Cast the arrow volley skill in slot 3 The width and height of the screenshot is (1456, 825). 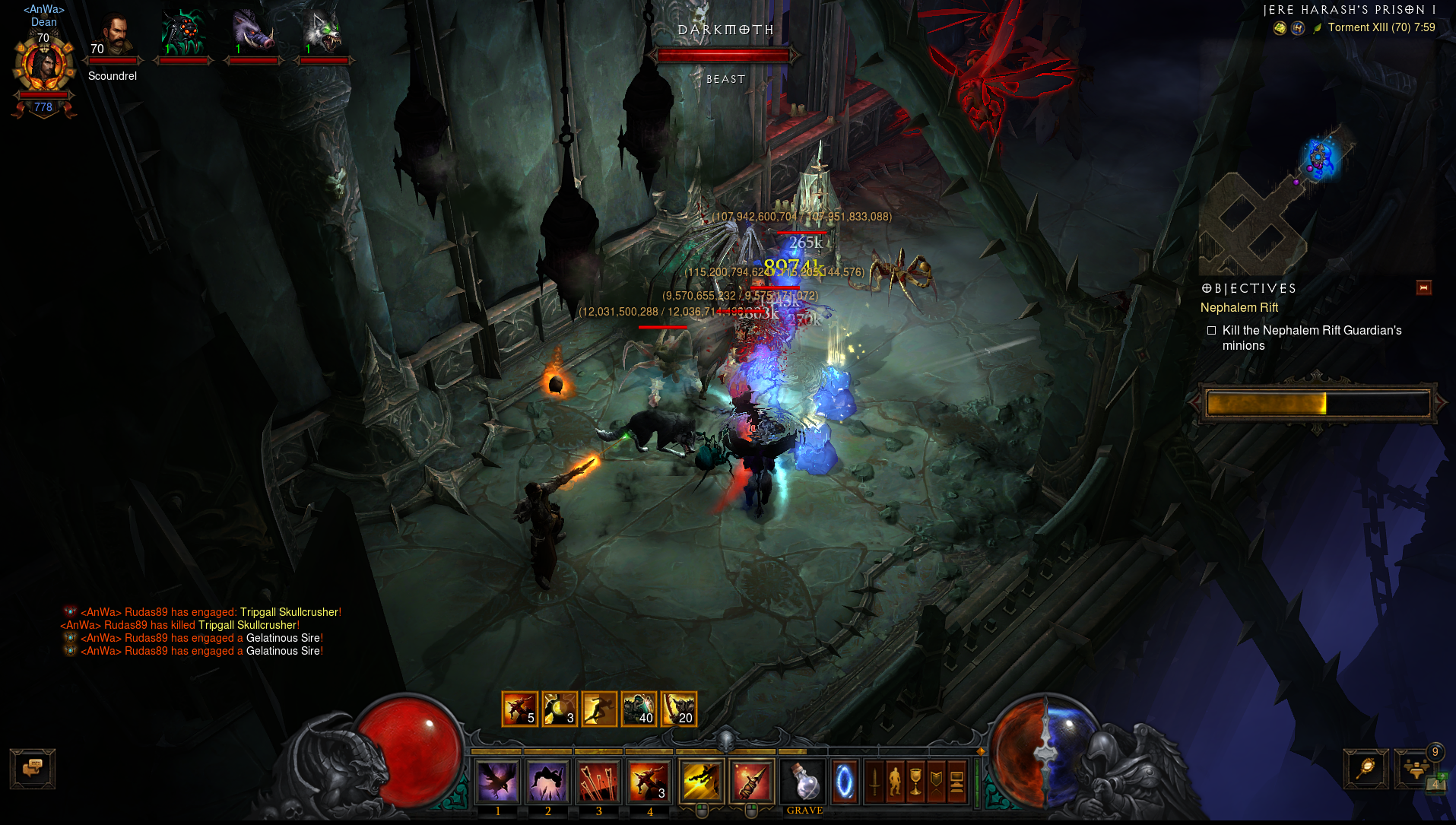pyautogui.click(x=598, y=782)
